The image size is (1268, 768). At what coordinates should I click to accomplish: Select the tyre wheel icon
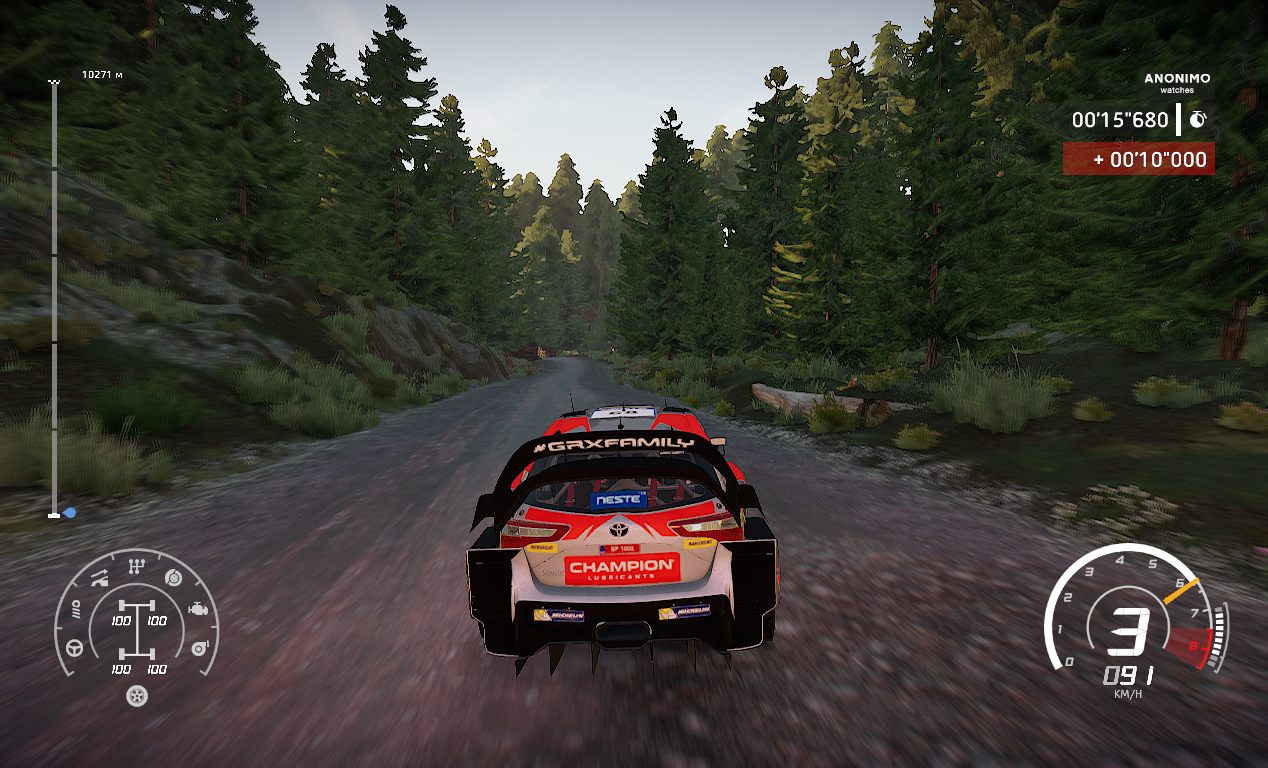pos(136,696)
